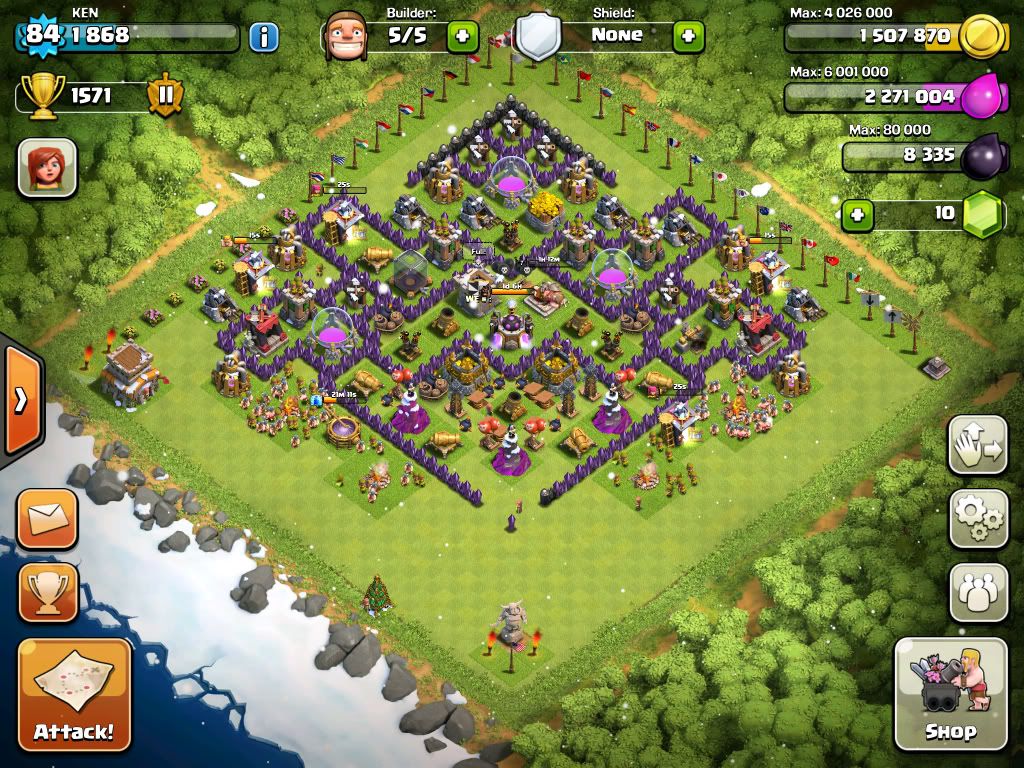Tap the league badge next to trophies
Image resolution: width=1024 pixels, height=768 pixels.
[165, 96]
